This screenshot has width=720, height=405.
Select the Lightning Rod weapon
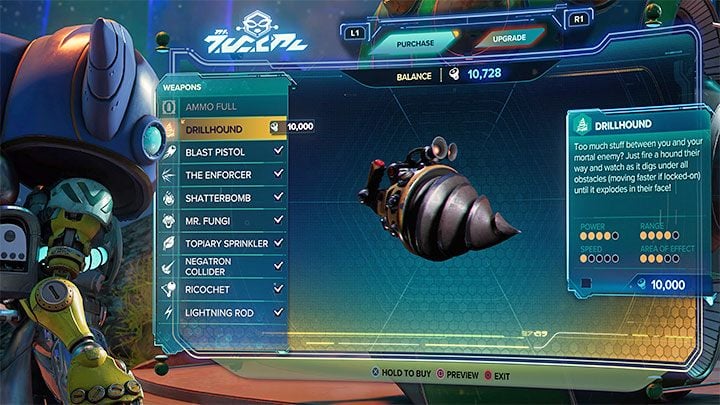(220, 312)
